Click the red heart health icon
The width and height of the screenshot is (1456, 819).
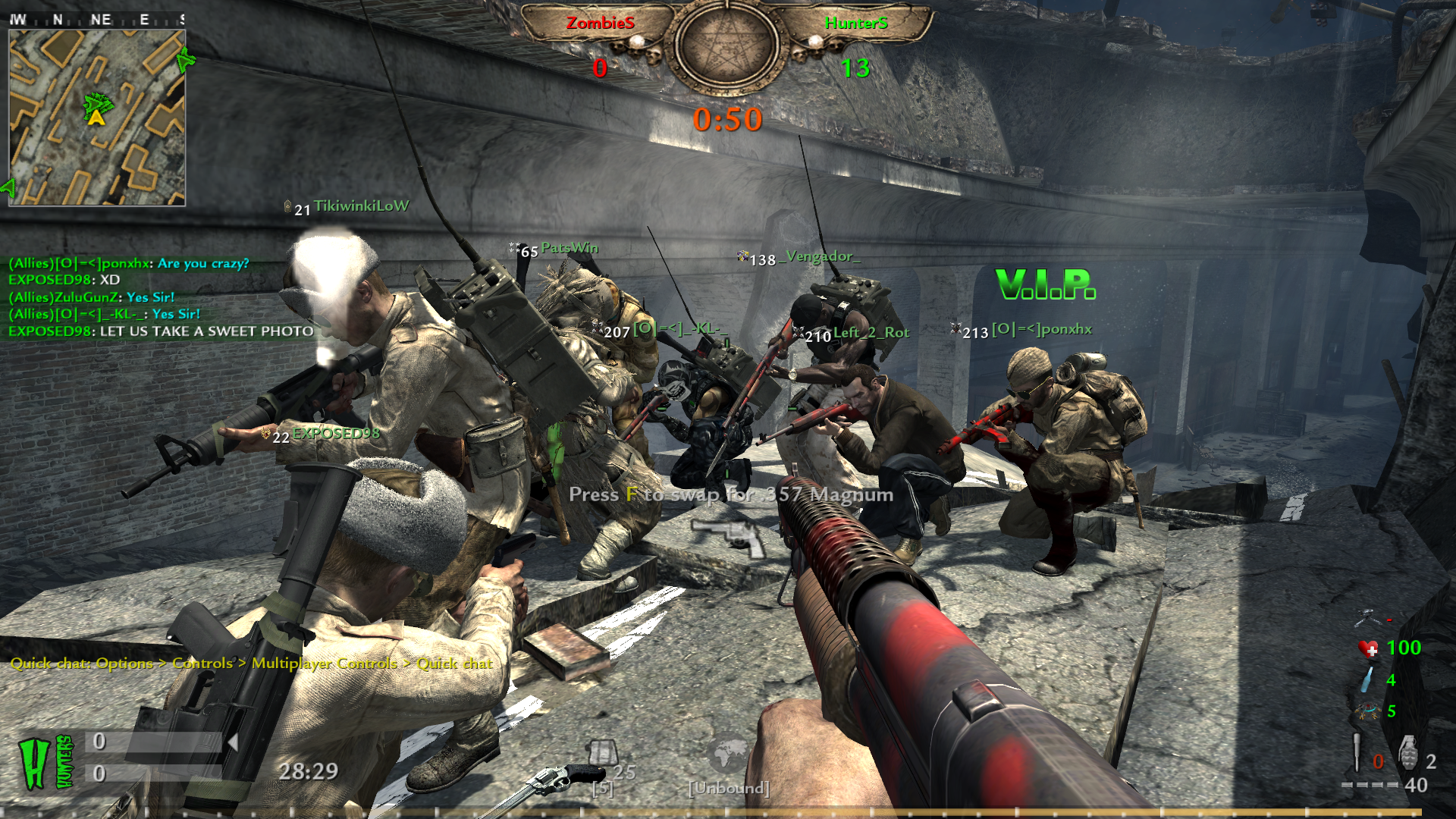(1368, 649)
